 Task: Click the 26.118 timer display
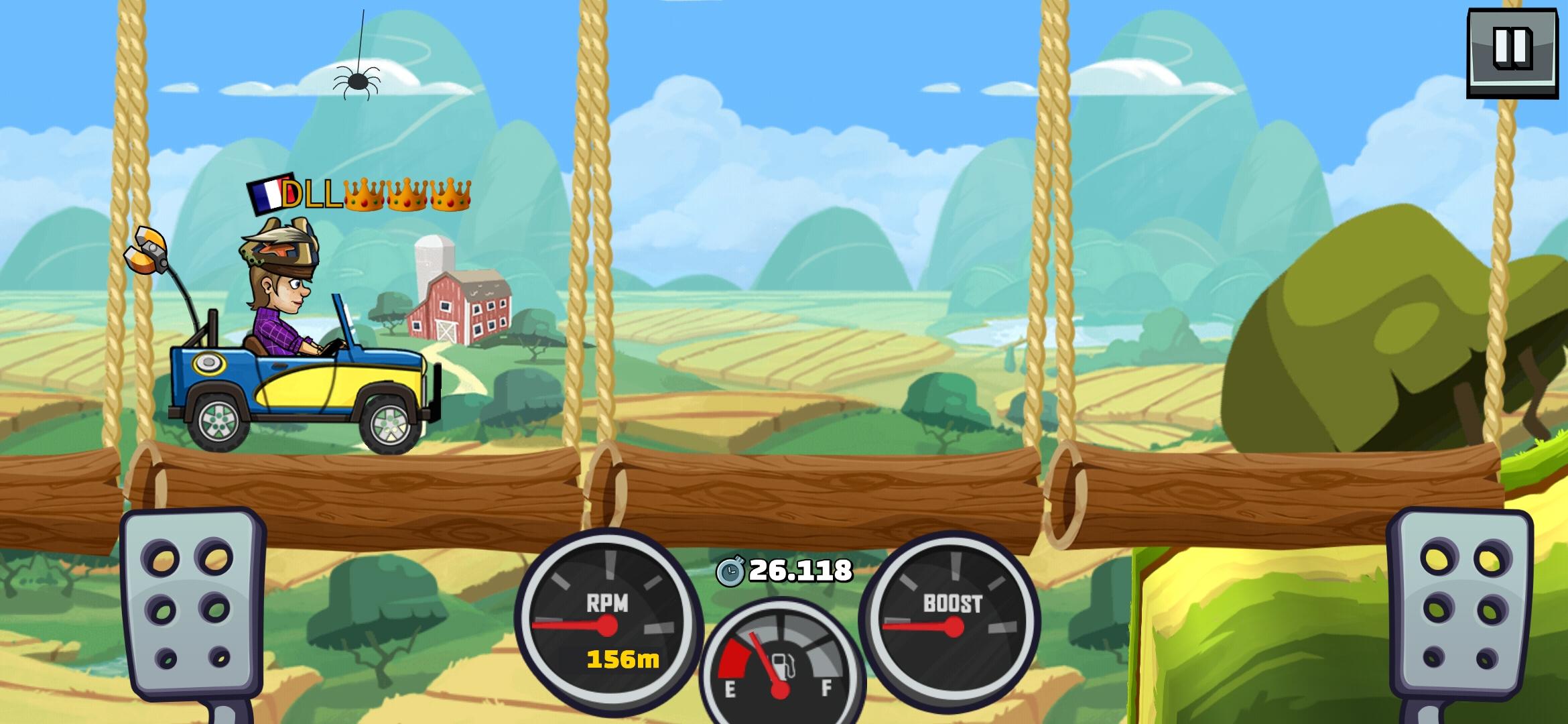[x=799, y=572]
